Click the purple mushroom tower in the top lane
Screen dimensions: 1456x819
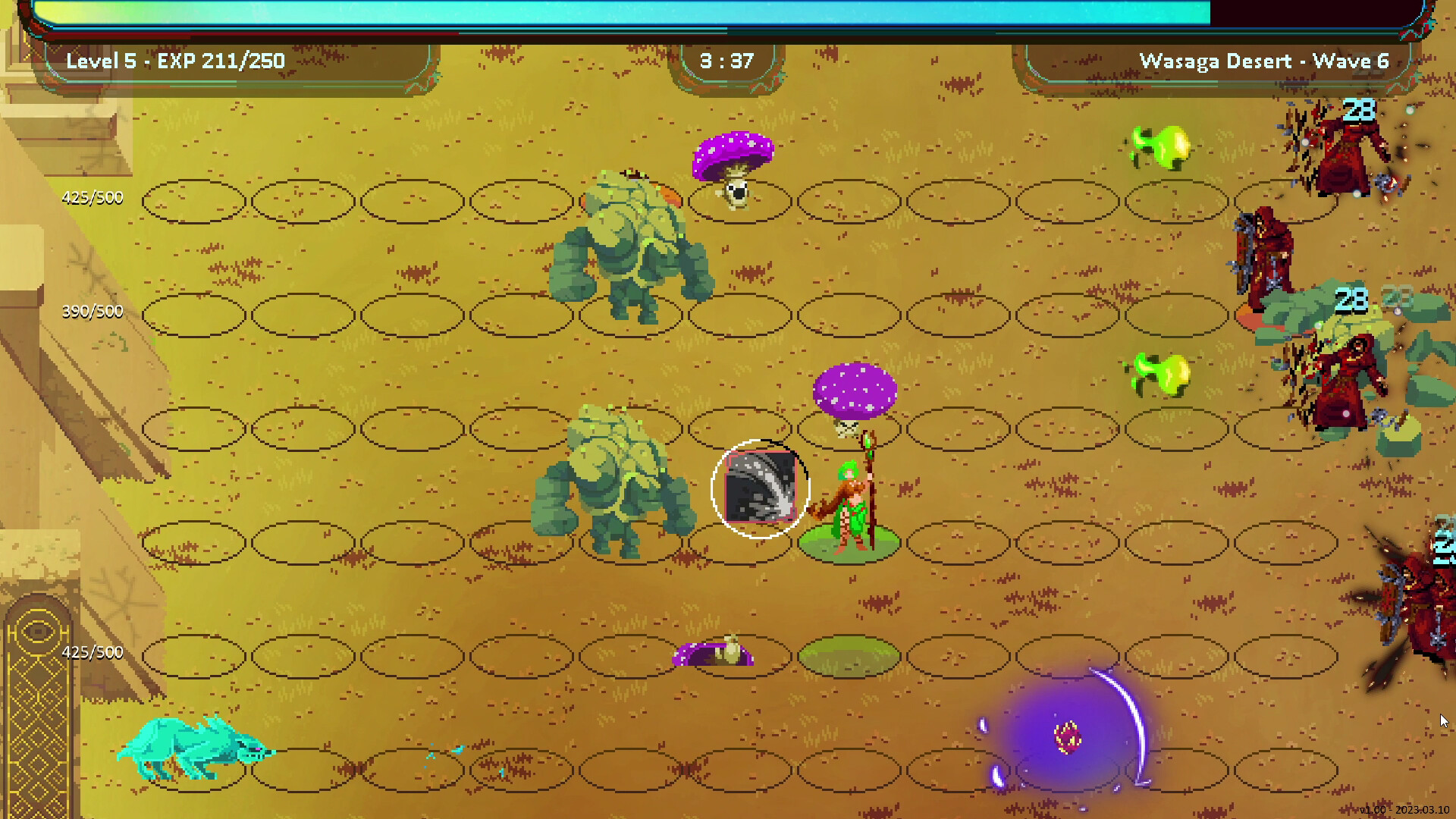(733, 152)
